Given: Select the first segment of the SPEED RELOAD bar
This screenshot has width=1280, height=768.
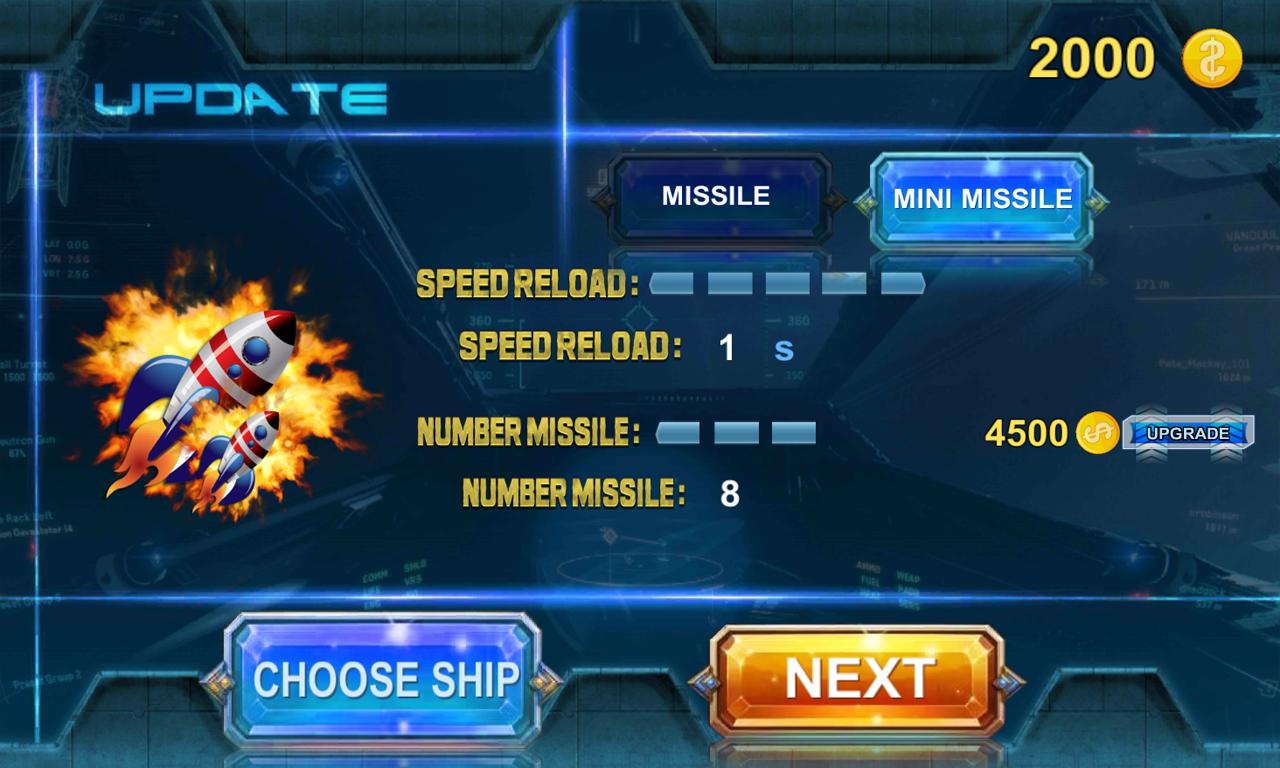Looking at the screenshot, I should point(672,283).
